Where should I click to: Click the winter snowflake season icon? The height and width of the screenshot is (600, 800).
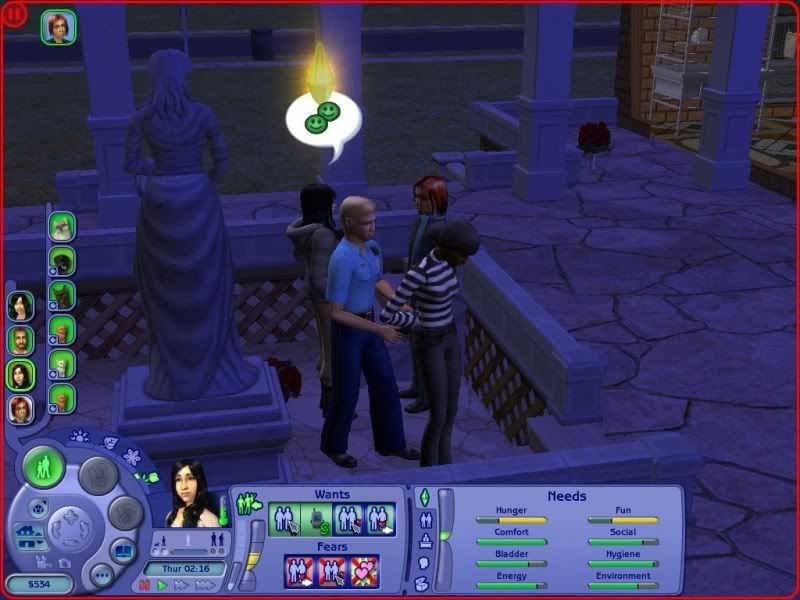130,456
